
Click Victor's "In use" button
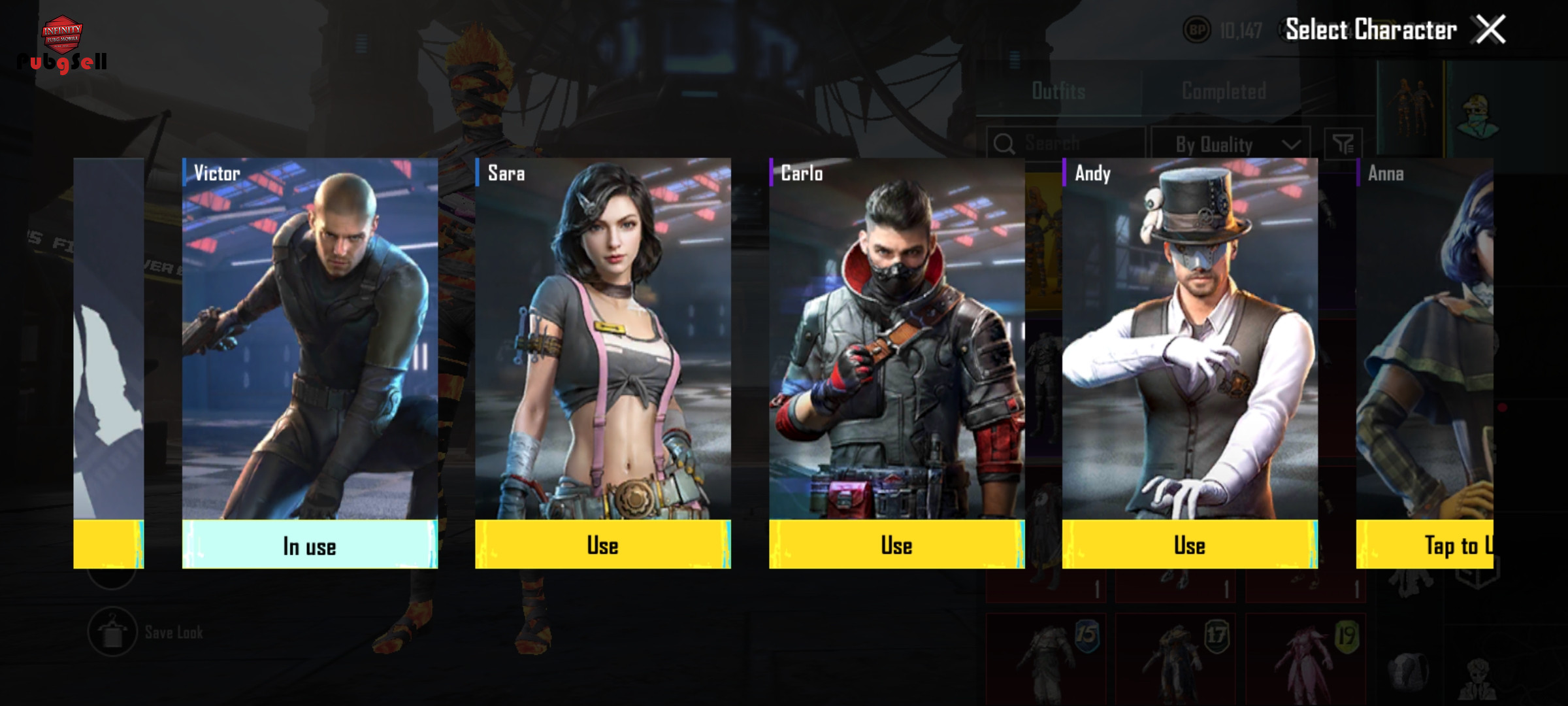click(310, 545)
